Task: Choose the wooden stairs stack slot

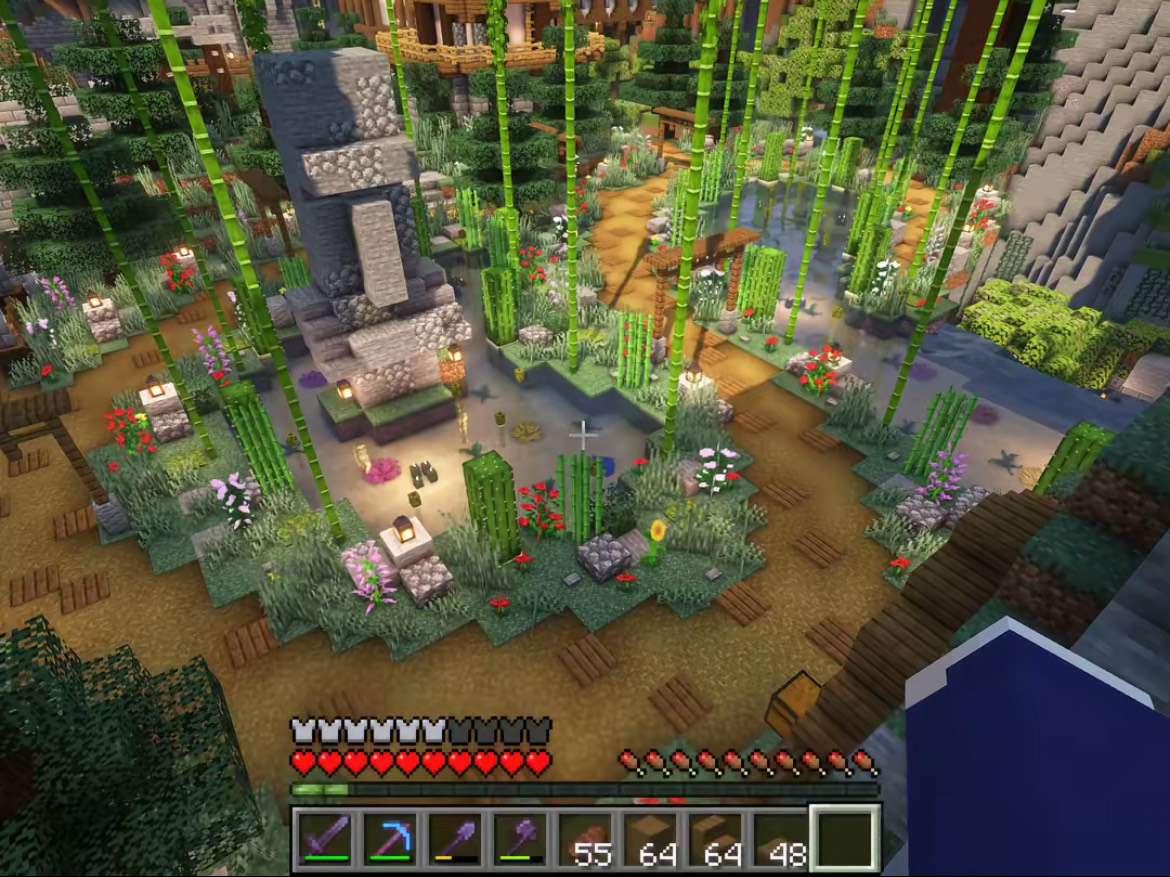Action: pyautogui.click(x=715, y=837)
